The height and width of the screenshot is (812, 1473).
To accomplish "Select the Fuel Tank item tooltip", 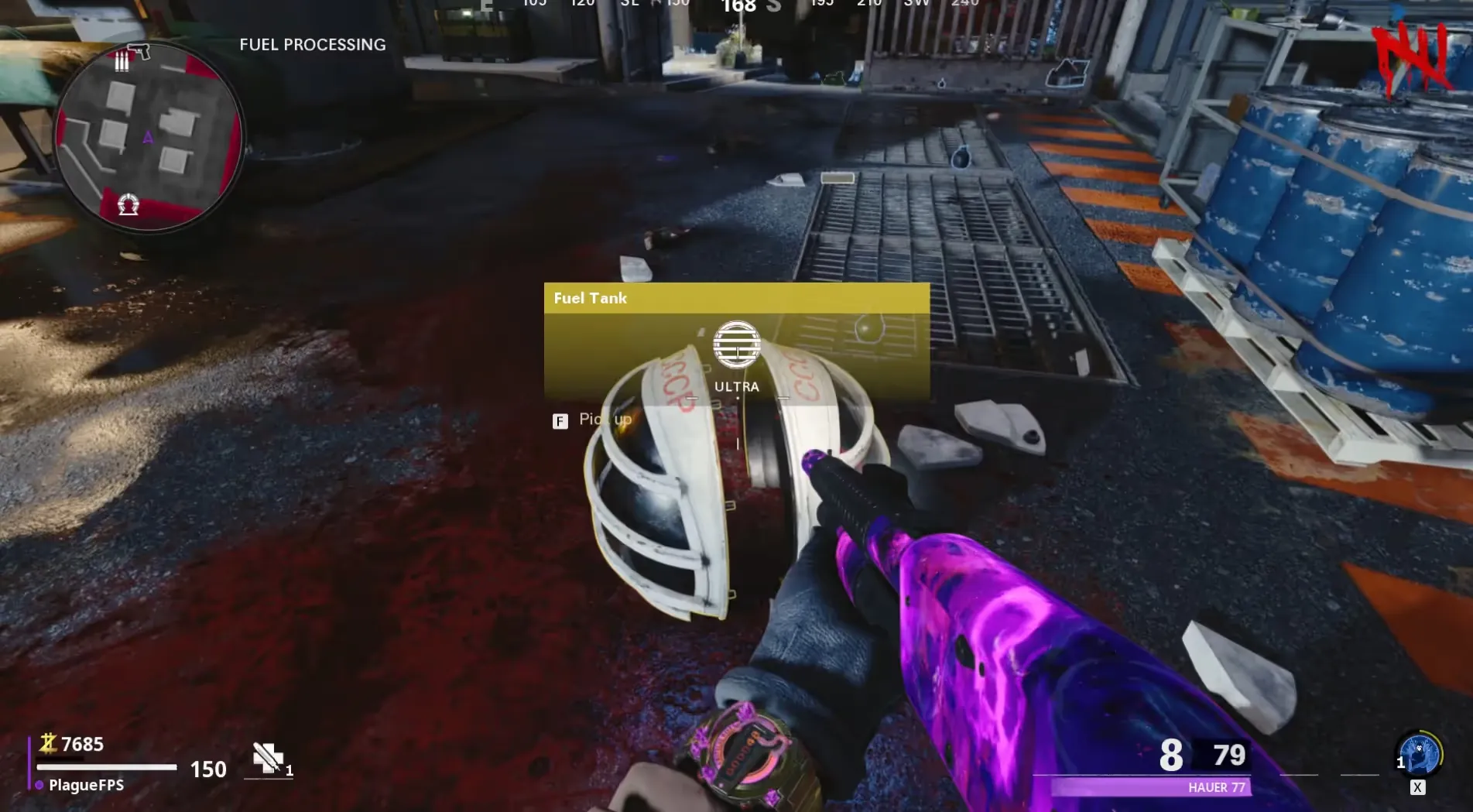I will point(736,341).
